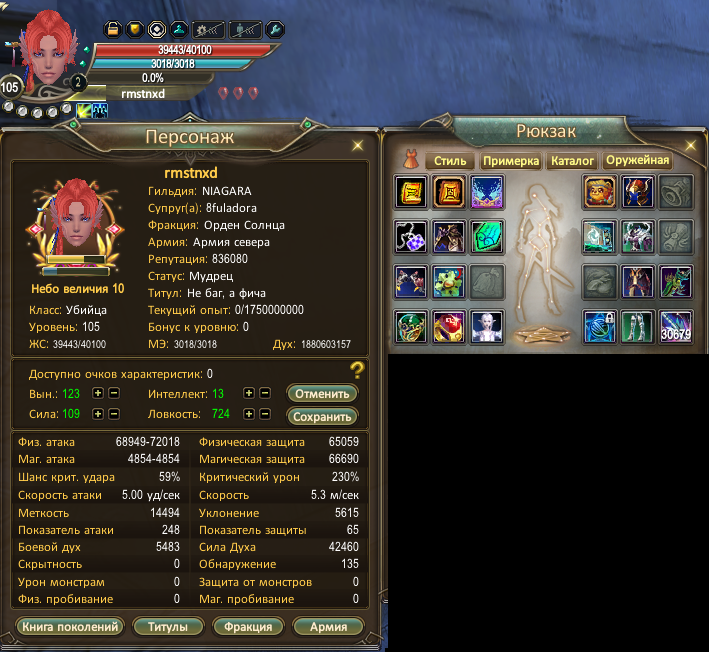The image size is (709, 652).
Task: Toggle the padlock icon above health bar
Action: click(112, 28)
